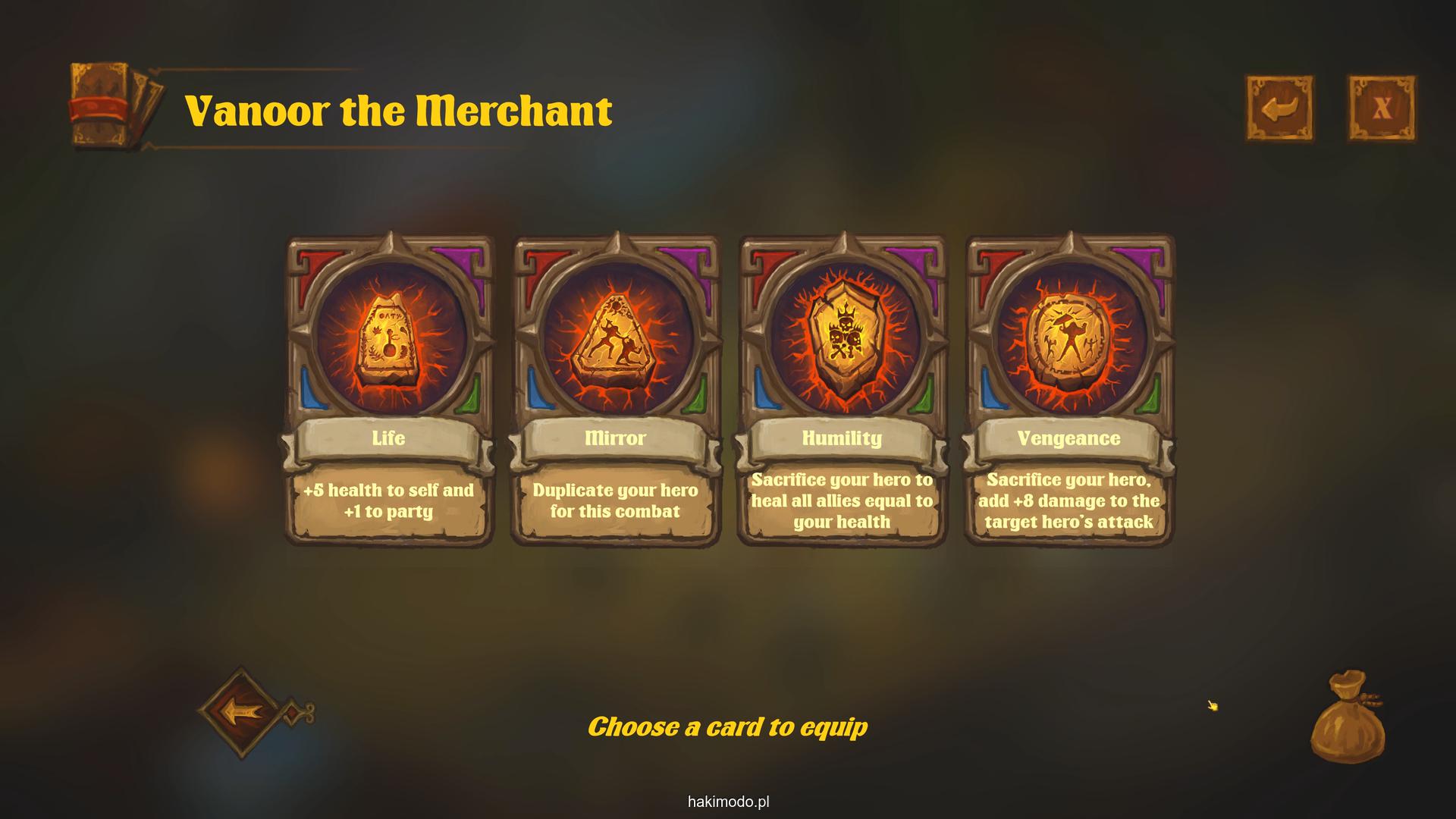Equip the Vengeance card
The image size is (1456, 819).
coord(1068,390)
